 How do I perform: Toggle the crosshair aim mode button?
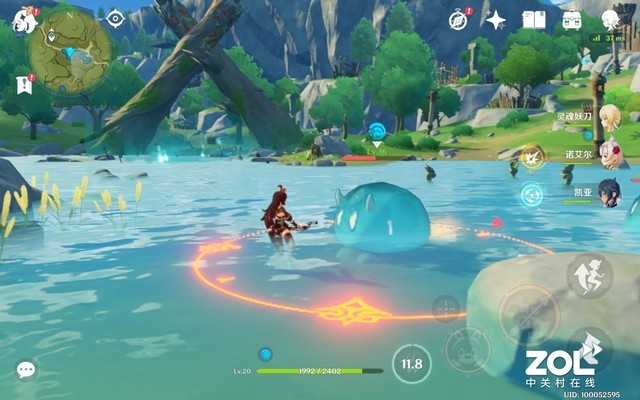point(446,307)
